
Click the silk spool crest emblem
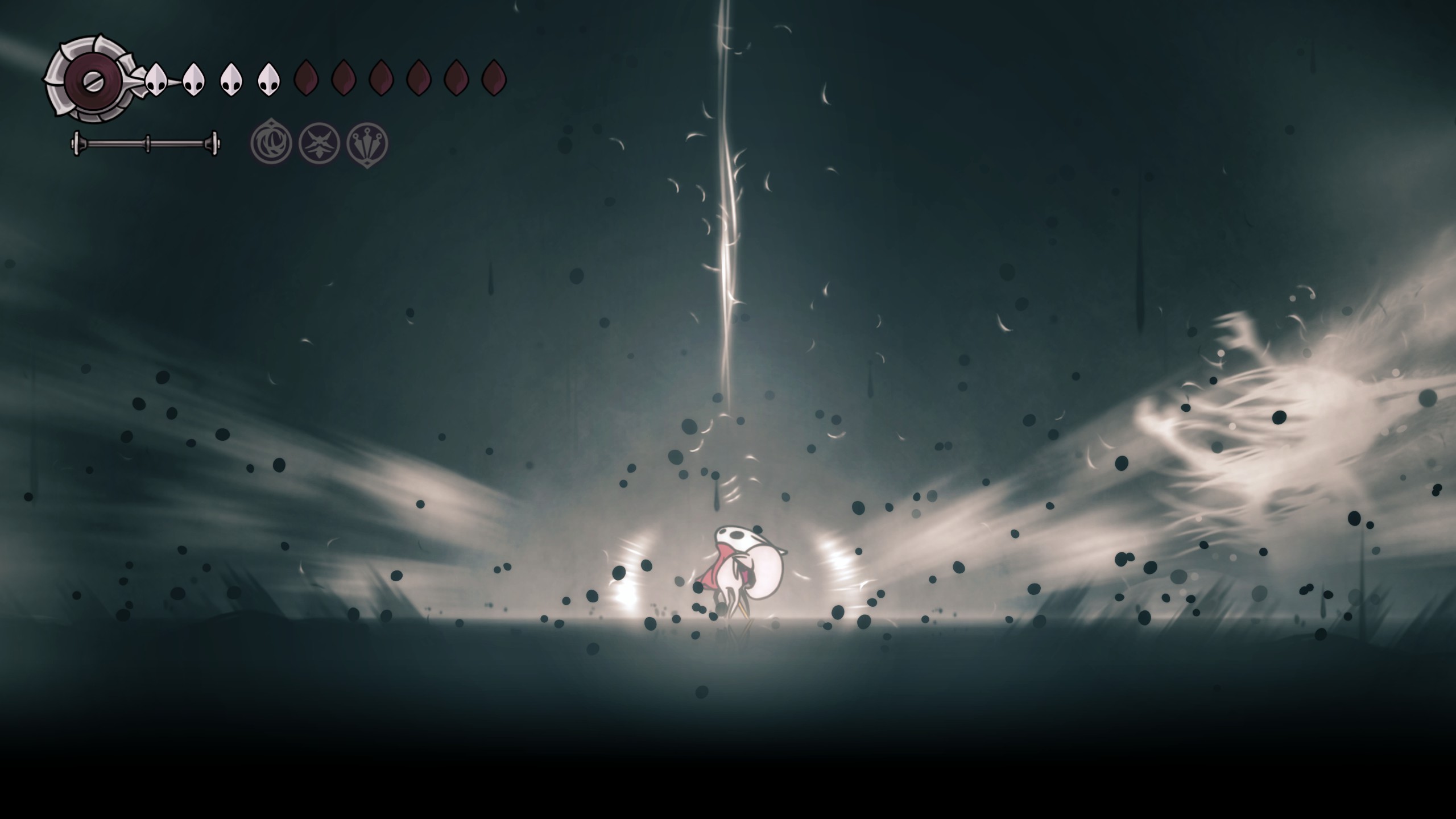(x=90, y=79)
